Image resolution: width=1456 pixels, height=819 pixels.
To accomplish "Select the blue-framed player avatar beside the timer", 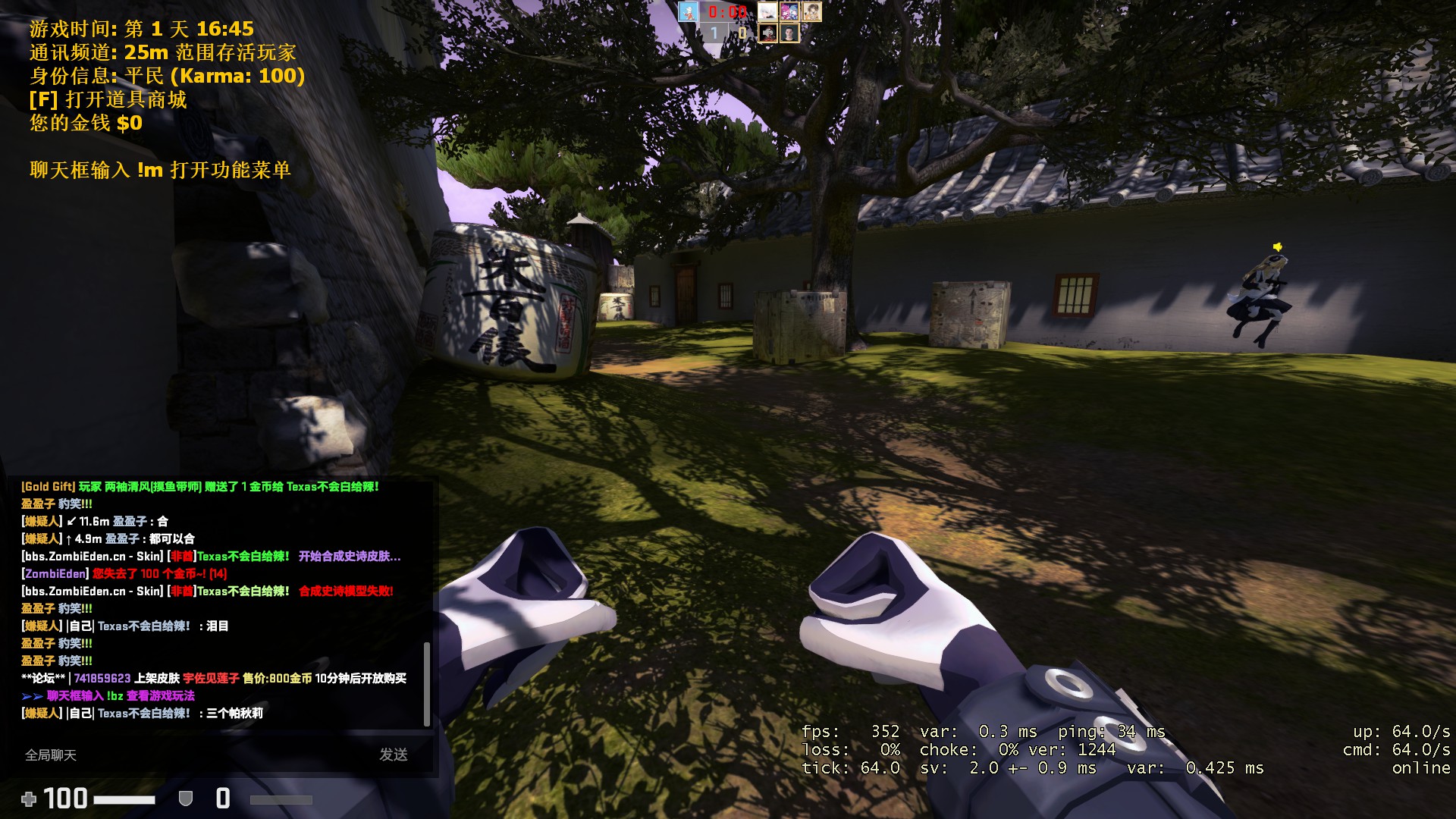I will [x=689, y=11].
